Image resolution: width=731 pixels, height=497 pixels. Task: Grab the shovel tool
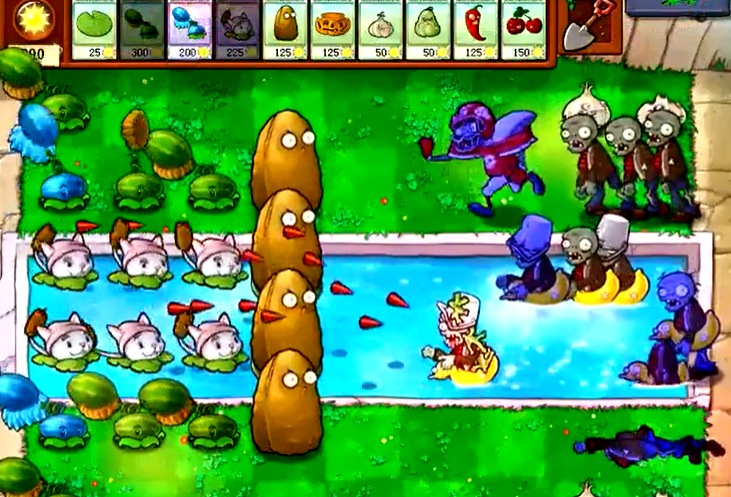pos(580,28)
